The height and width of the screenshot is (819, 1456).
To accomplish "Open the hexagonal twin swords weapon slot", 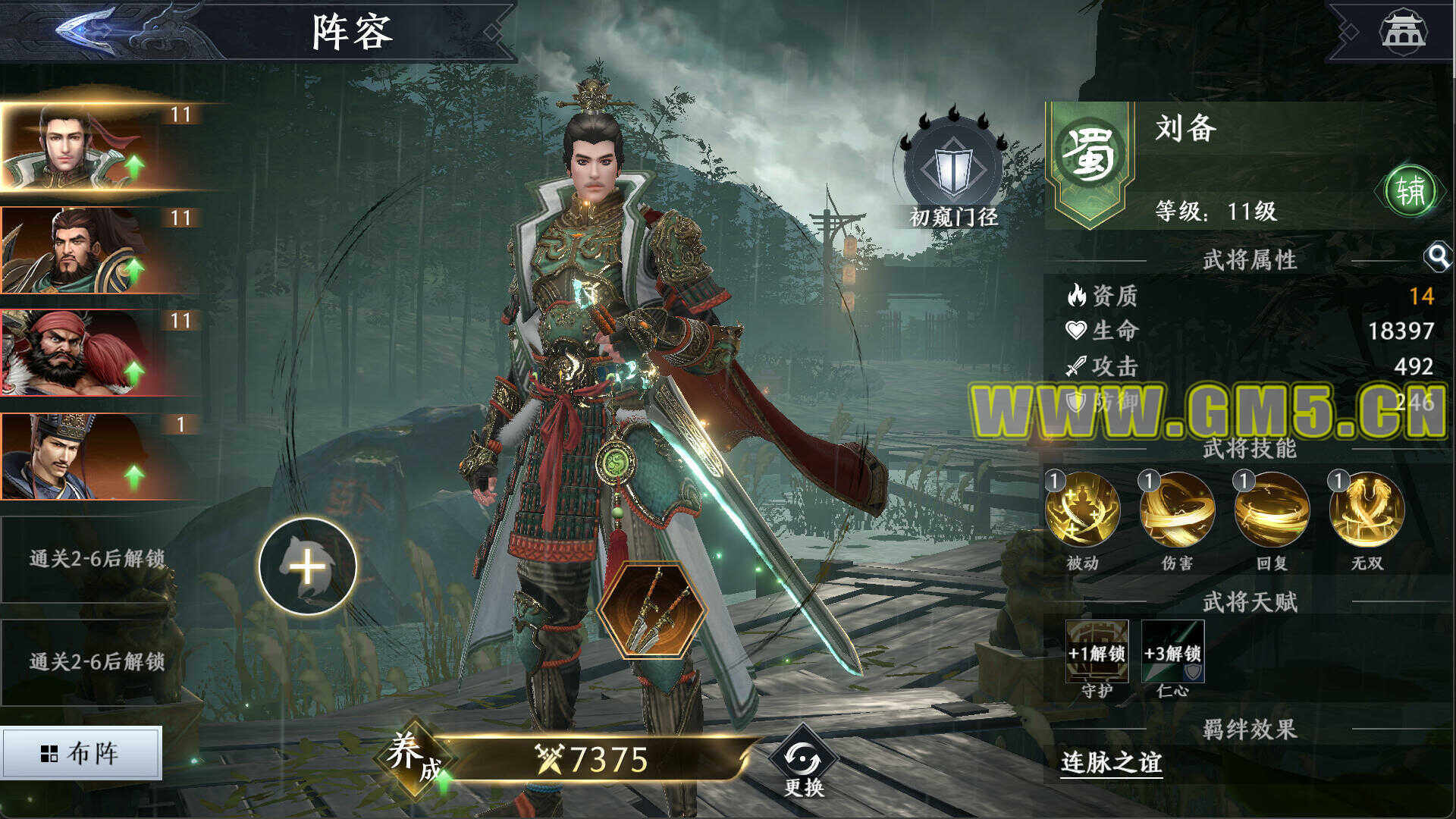I will point(651,609).
